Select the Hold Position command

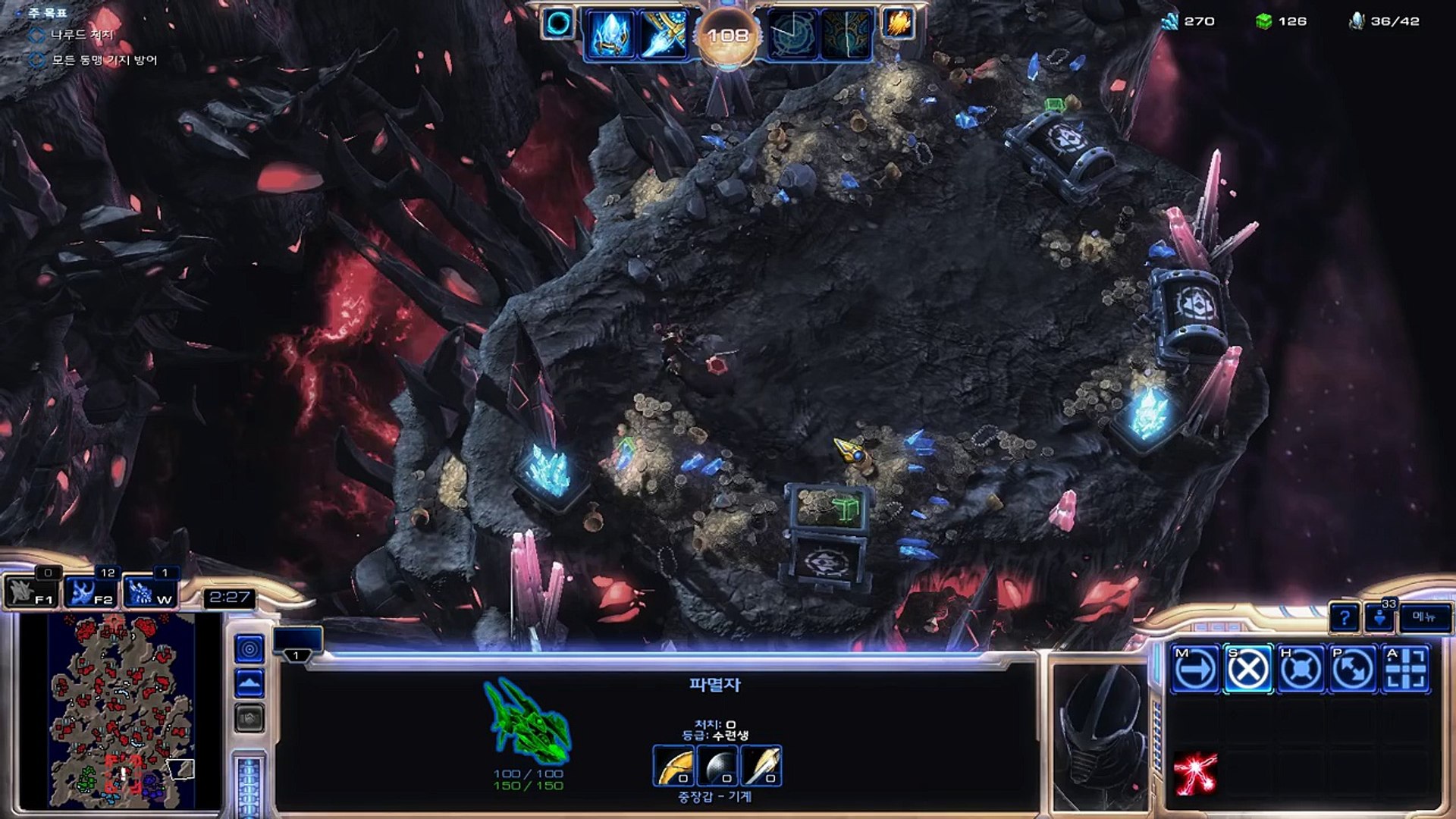(1301, 669)
